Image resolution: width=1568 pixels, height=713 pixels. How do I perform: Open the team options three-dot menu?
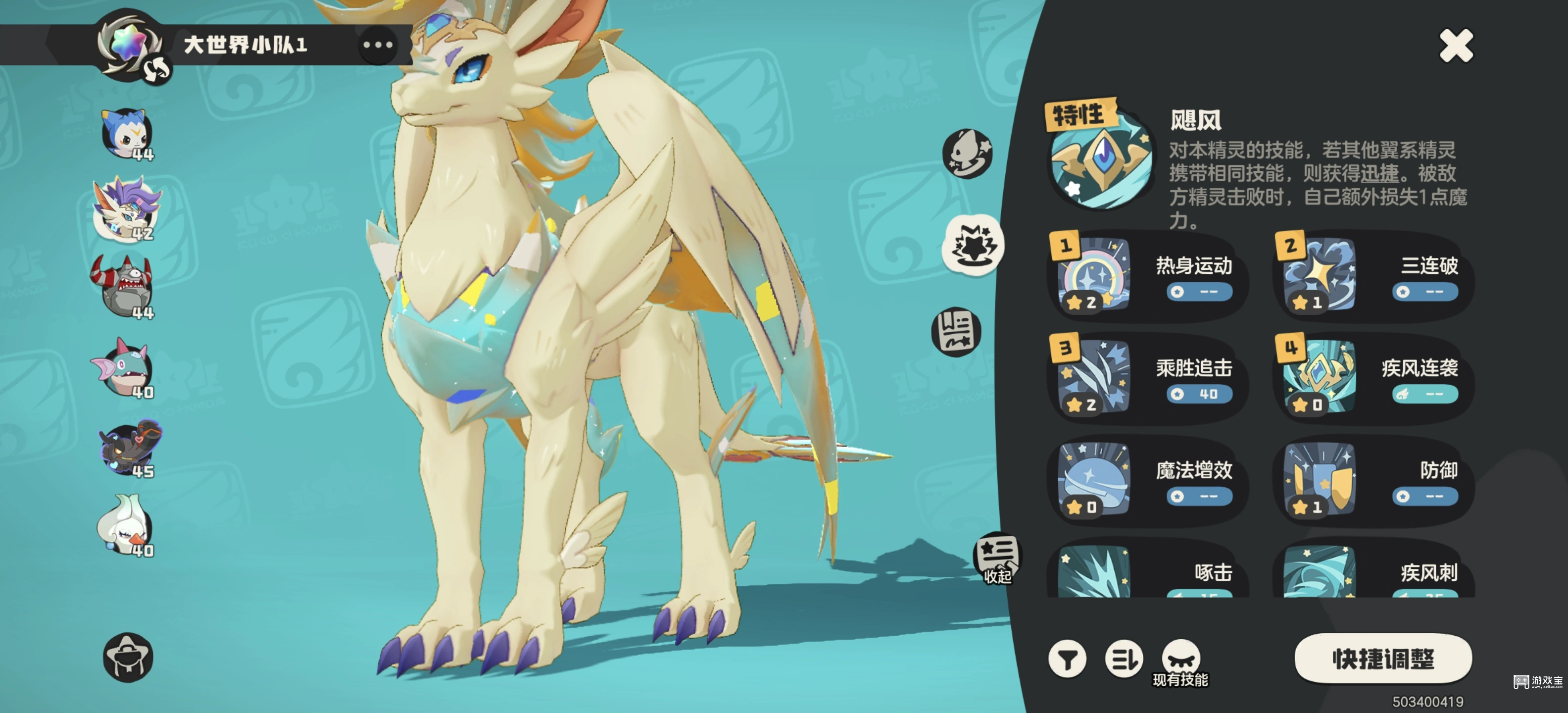(377, 45)
